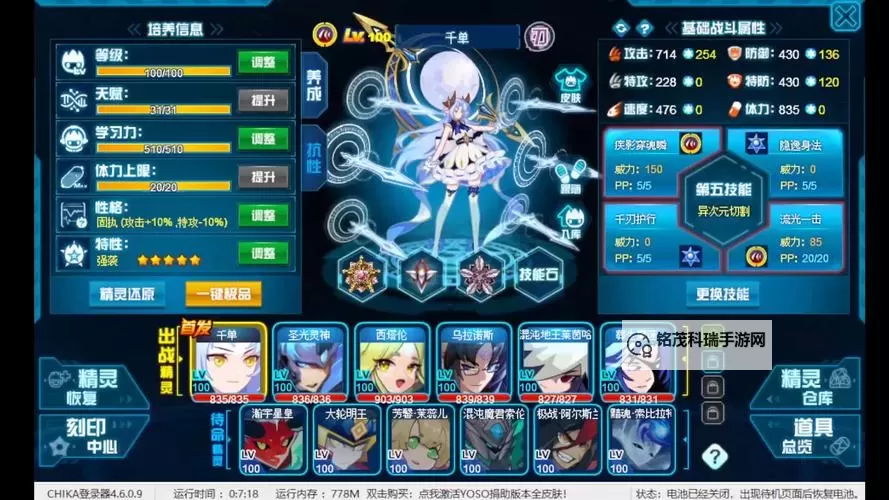Close the spirit panel with the X
This screenshot has height=500, width=889.
pyautogui.click(x=845, y=17)
